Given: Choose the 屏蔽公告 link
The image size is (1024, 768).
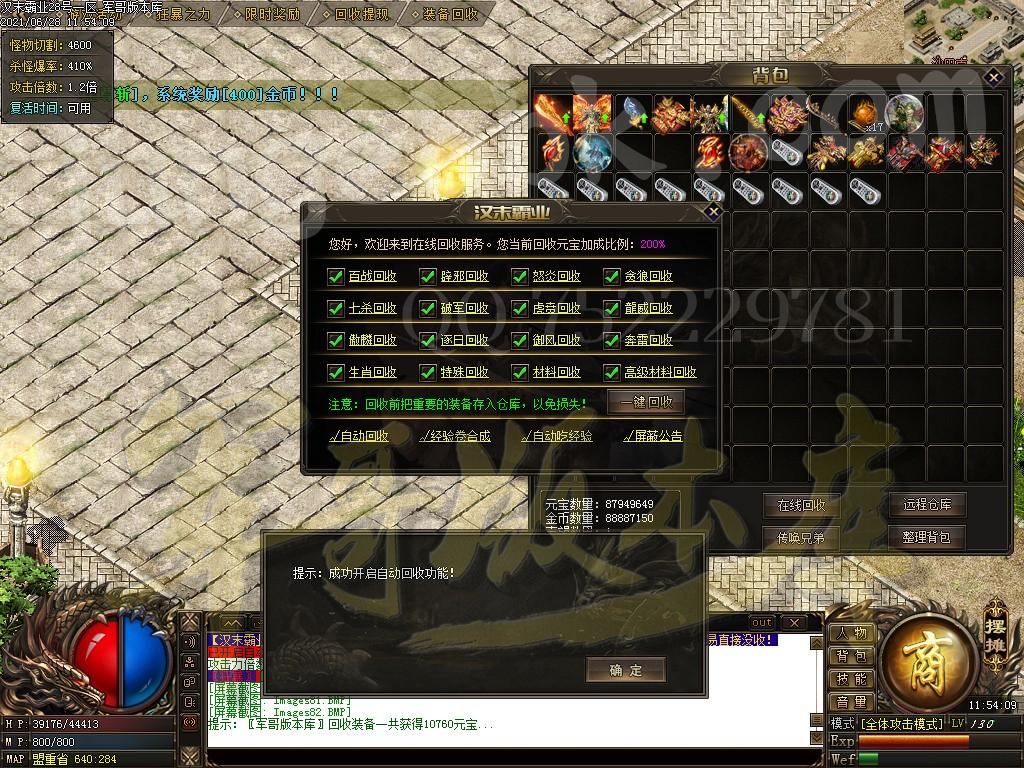Looking at the screenshot, I should tap(652, 436).
